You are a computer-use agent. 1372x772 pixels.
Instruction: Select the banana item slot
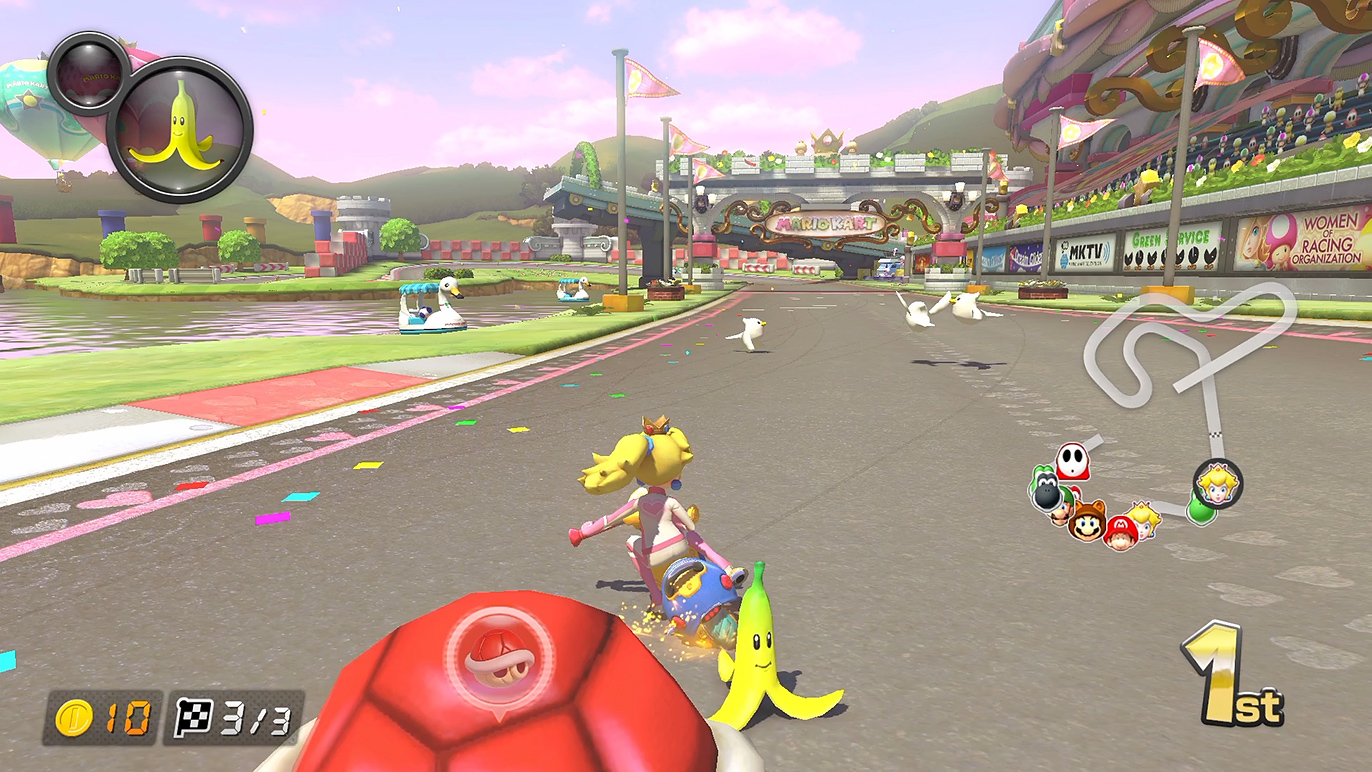click(180, 130)
